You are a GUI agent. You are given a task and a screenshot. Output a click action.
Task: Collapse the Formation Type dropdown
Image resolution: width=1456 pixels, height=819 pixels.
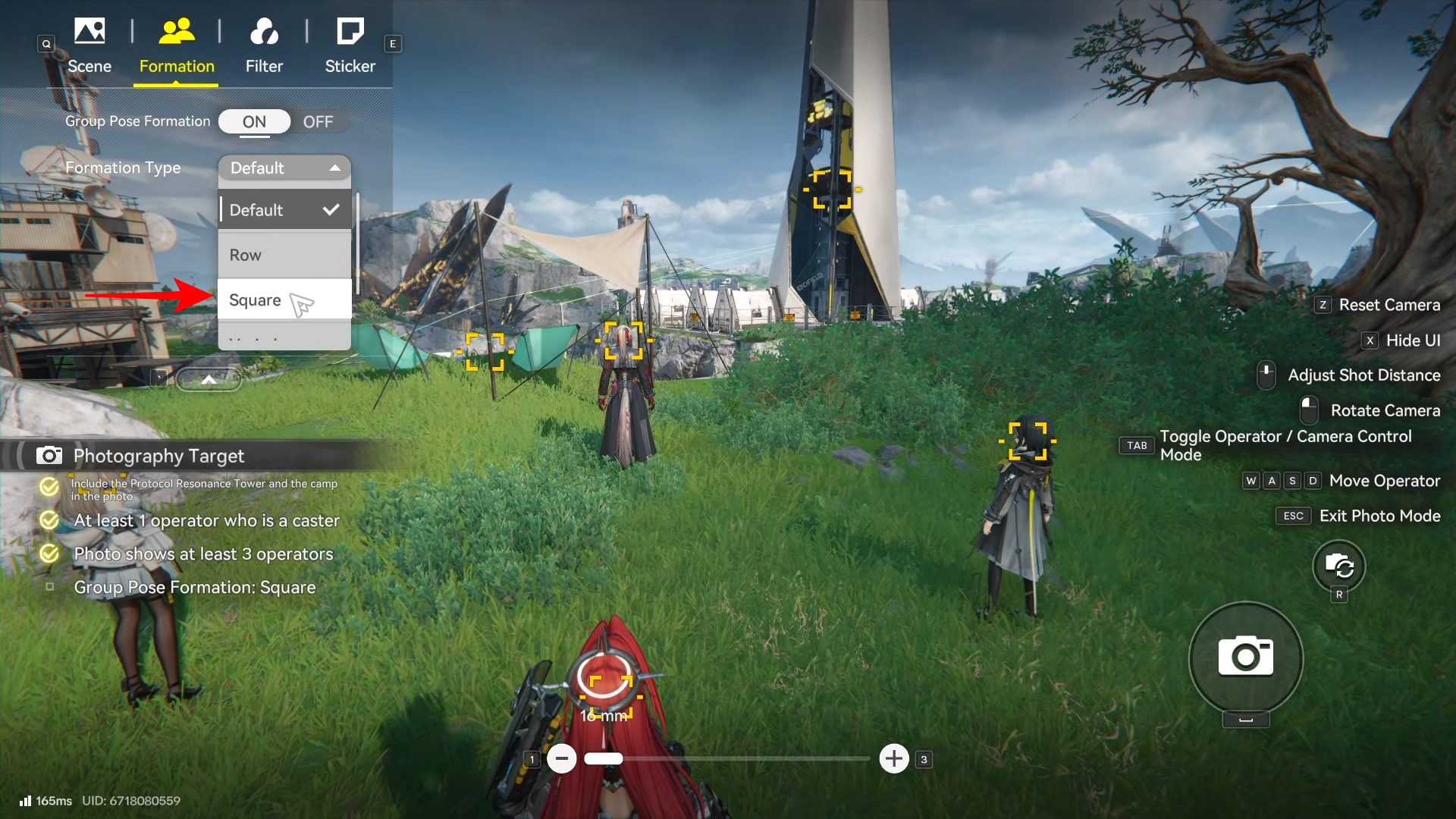pyautogui.click(x=284, y=168)
